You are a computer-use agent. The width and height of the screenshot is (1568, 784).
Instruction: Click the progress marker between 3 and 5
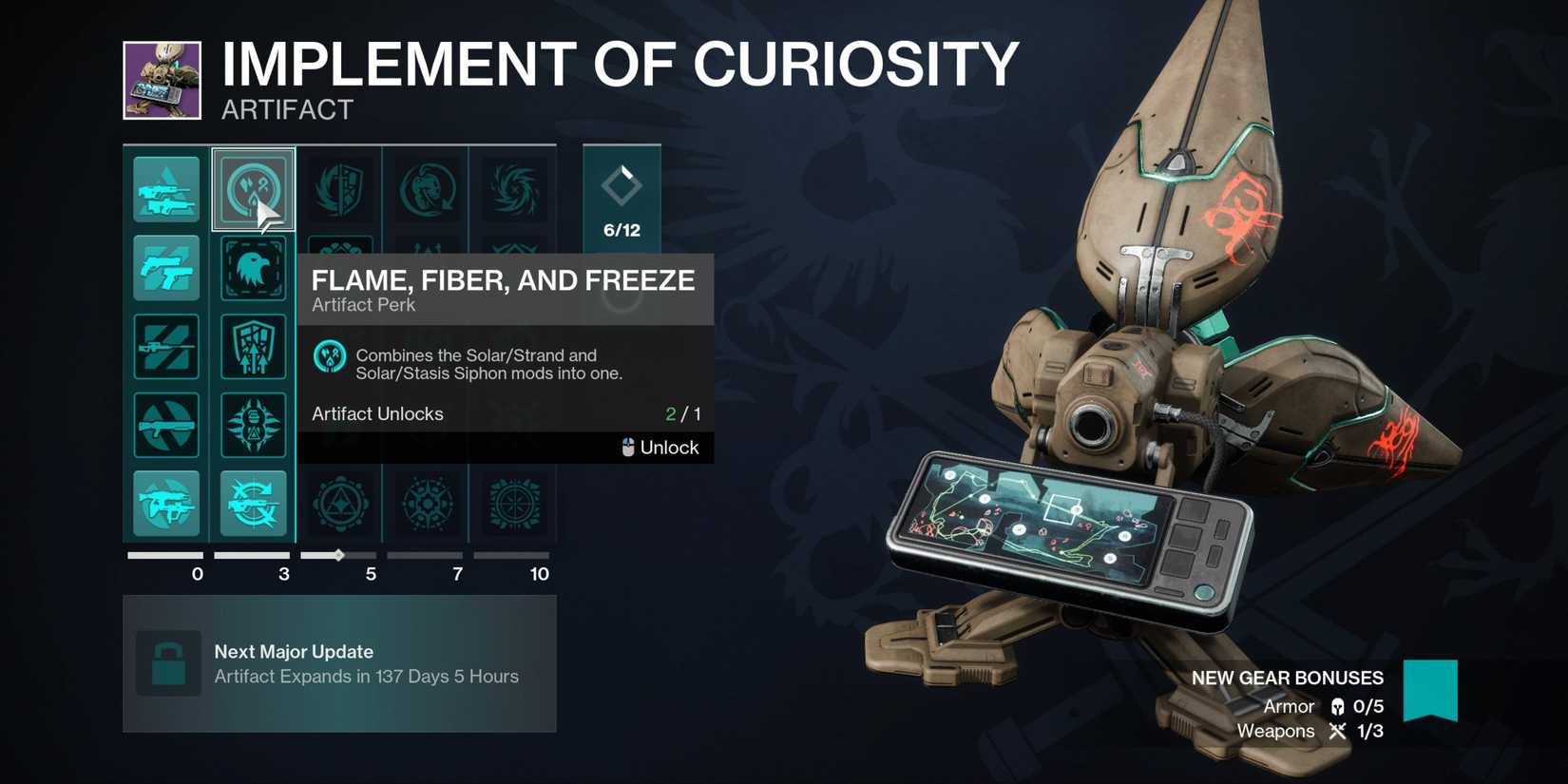[x=339, y=554]
